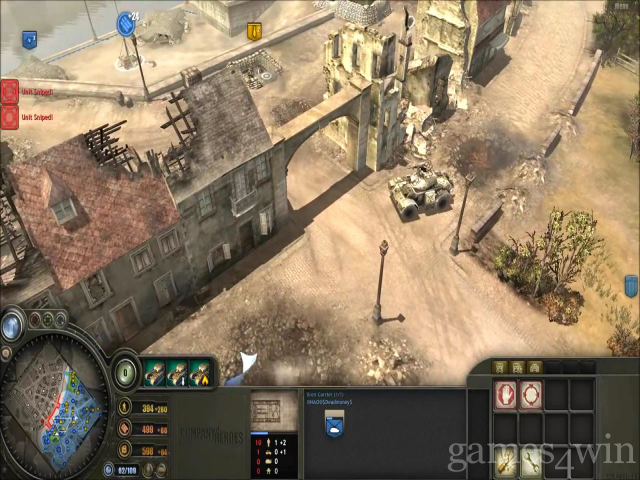Select the first Bren Carrier group icon
The width and height of the screenshot is (640, 480).
153,372
